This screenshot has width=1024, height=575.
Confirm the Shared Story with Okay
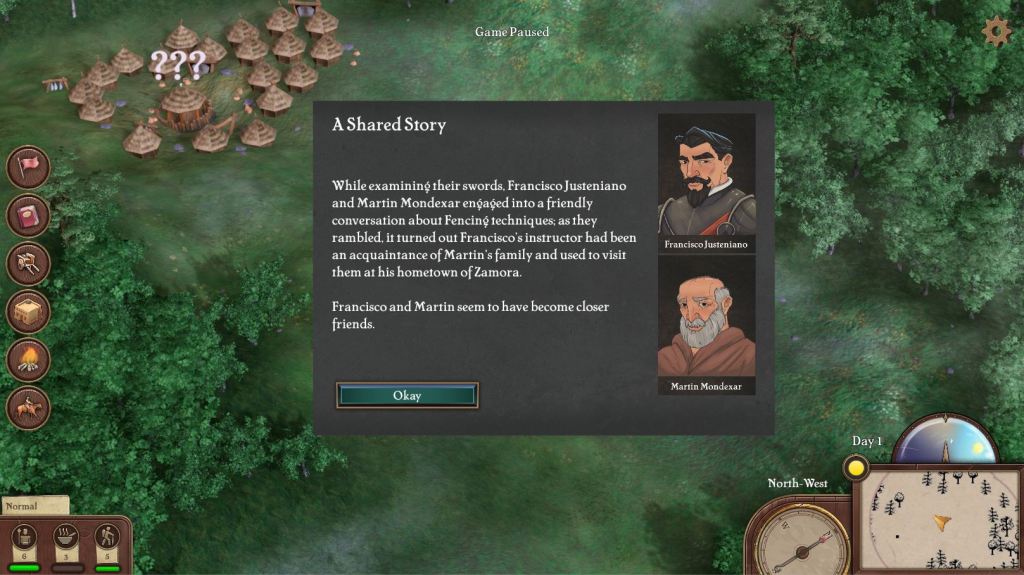(407, 395)
